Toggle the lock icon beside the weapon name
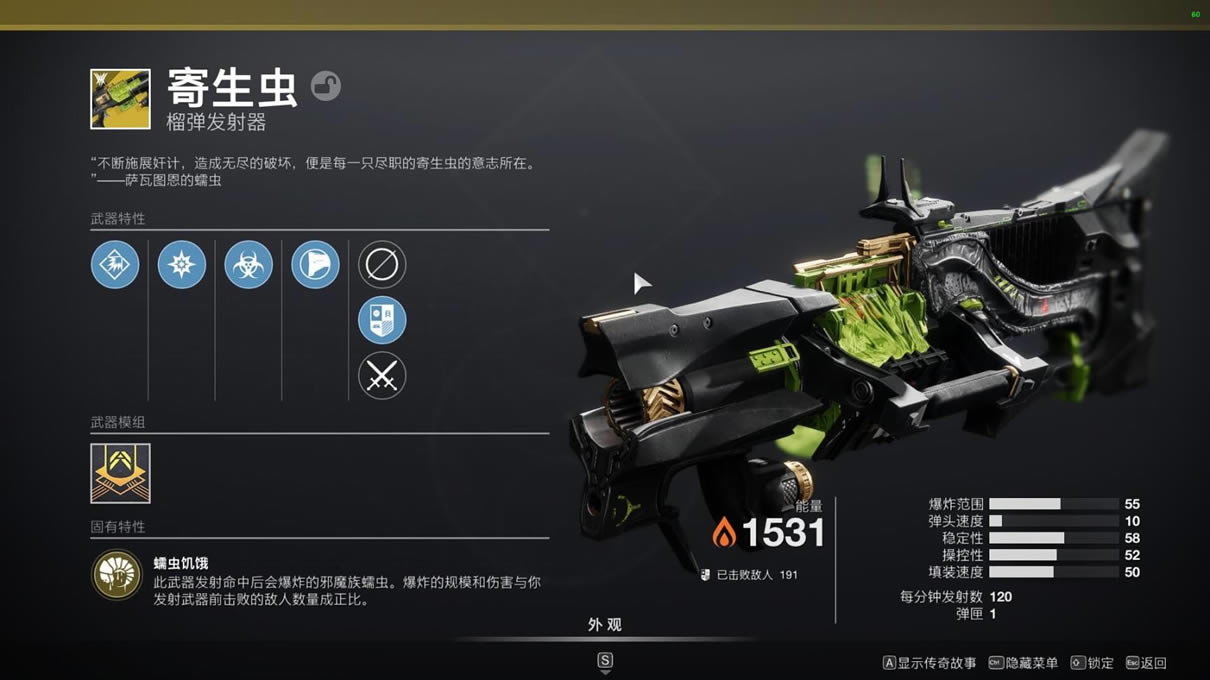 (x=325, y=86)
